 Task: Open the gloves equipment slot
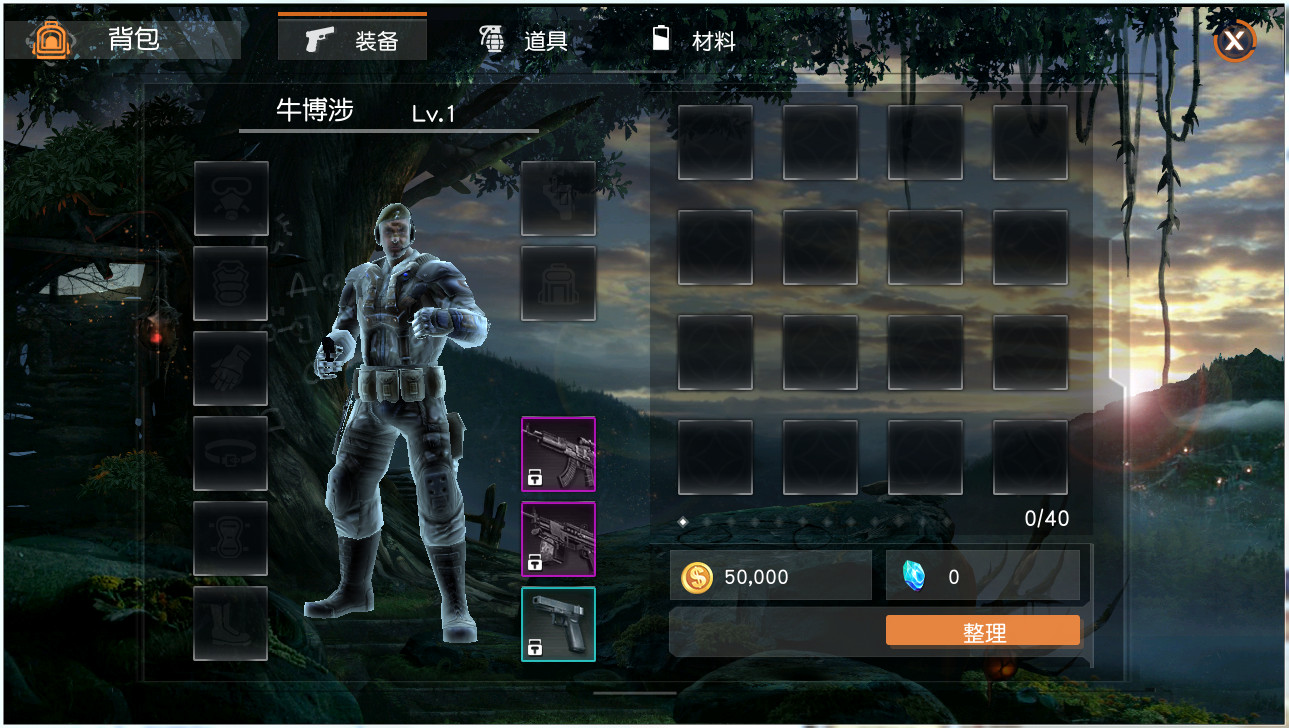pos(230,369)
